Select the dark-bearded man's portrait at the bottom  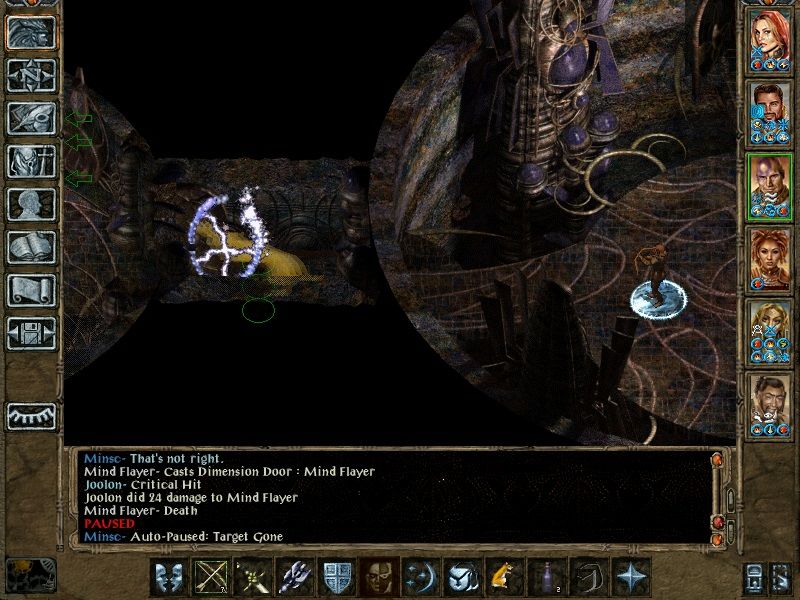coord(769,403)
